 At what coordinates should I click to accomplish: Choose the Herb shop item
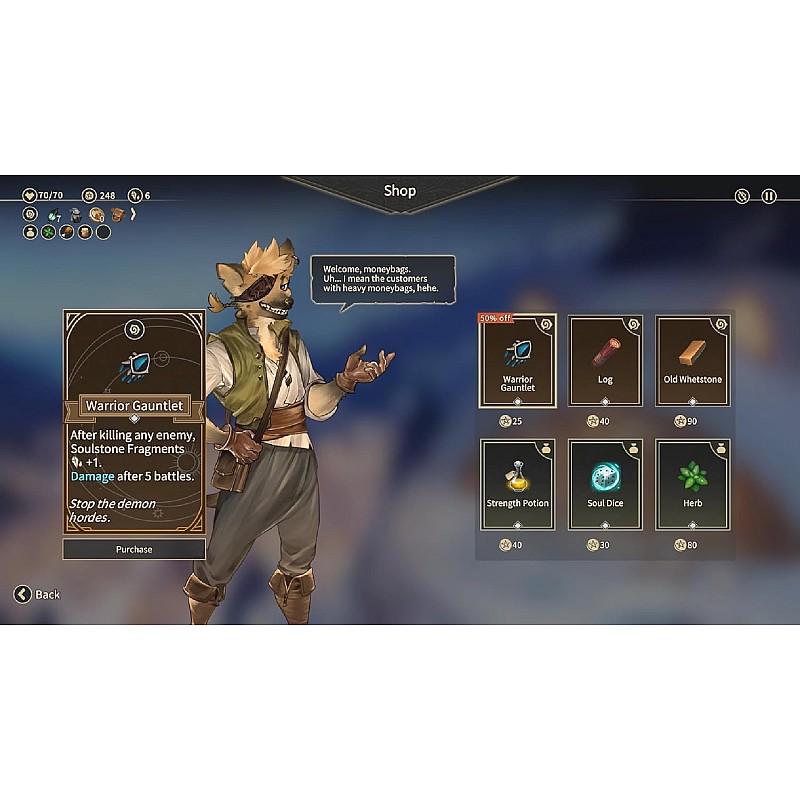point(692,484)
